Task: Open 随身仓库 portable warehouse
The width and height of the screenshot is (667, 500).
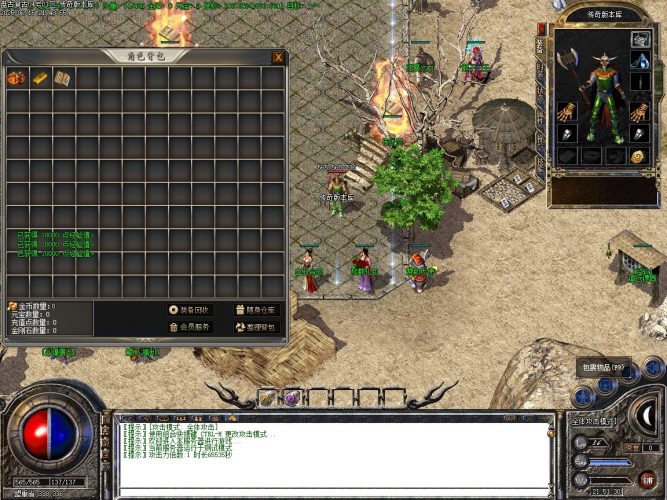Action: [x=255, y=310]
